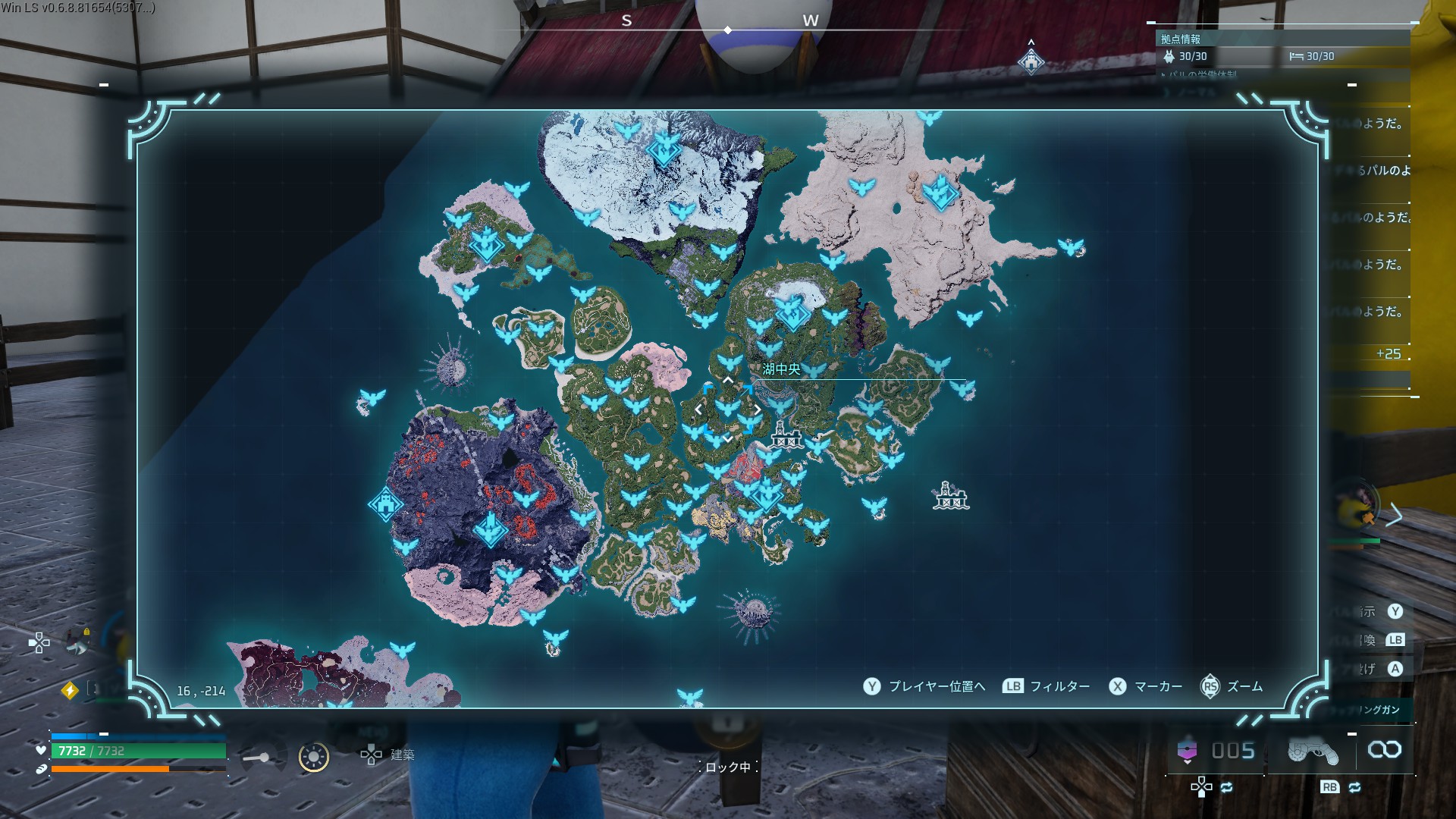Select the fast travel eagle on the far east islet
Image resolution: width=1456 pixels, height=819 pixels.
[1070, 246]
